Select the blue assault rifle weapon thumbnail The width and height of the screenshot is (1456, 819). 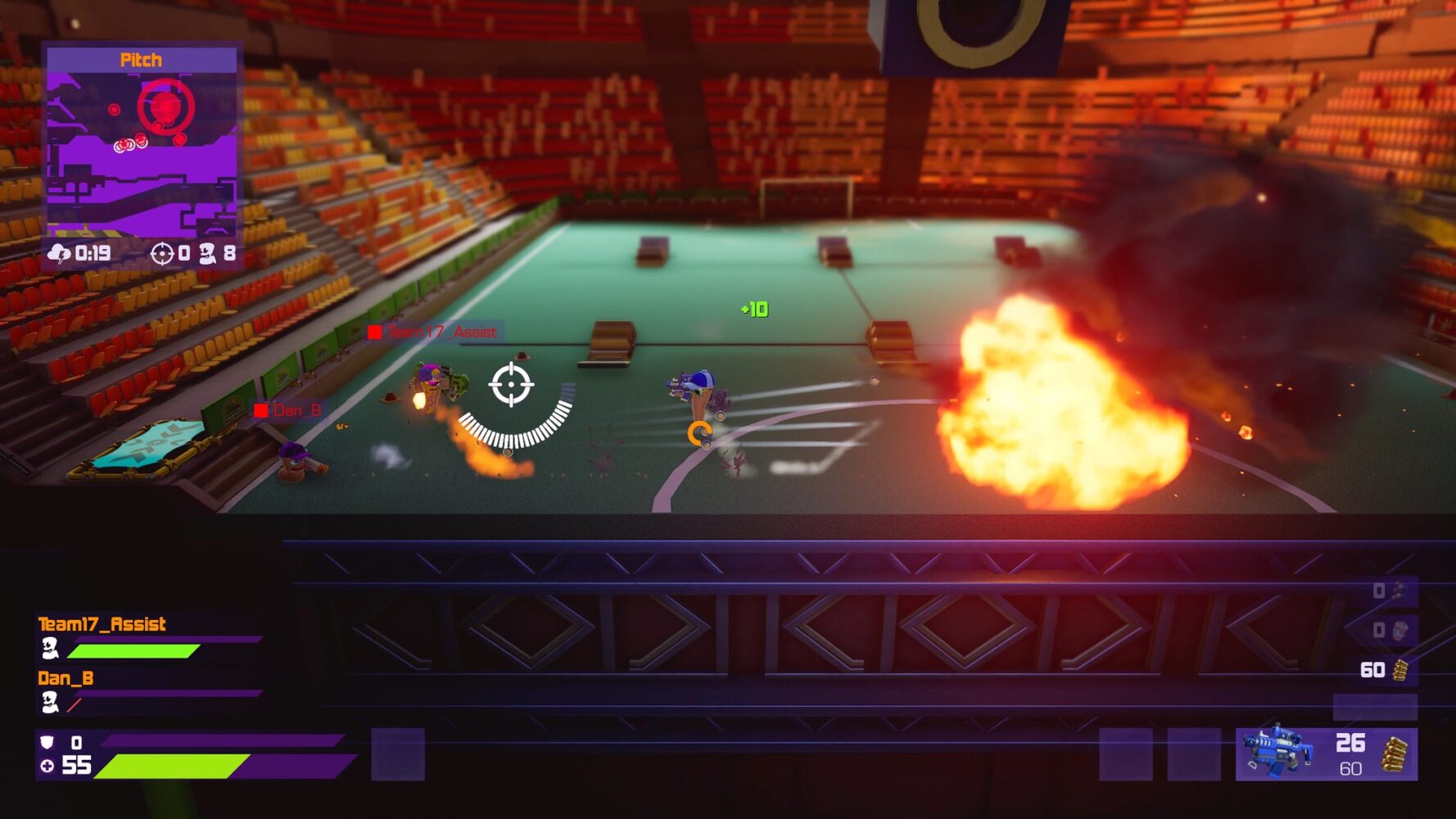[1276, 751]
